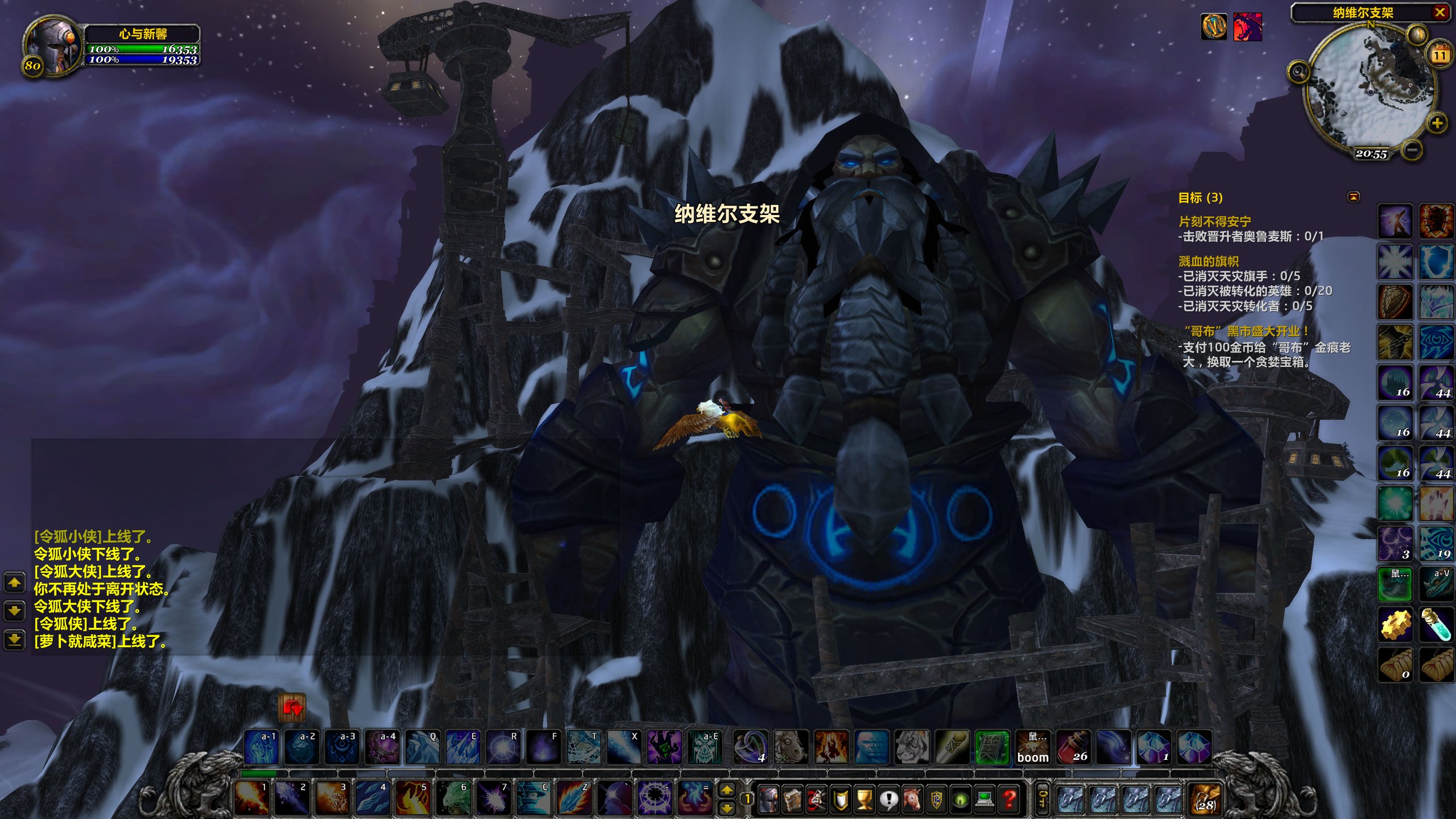Viewport: 1456px width, 819px height.
Task: Select the 片刻不得安宁 quest in tracker
Action: pyautogui.click(x=1214, y=221)
